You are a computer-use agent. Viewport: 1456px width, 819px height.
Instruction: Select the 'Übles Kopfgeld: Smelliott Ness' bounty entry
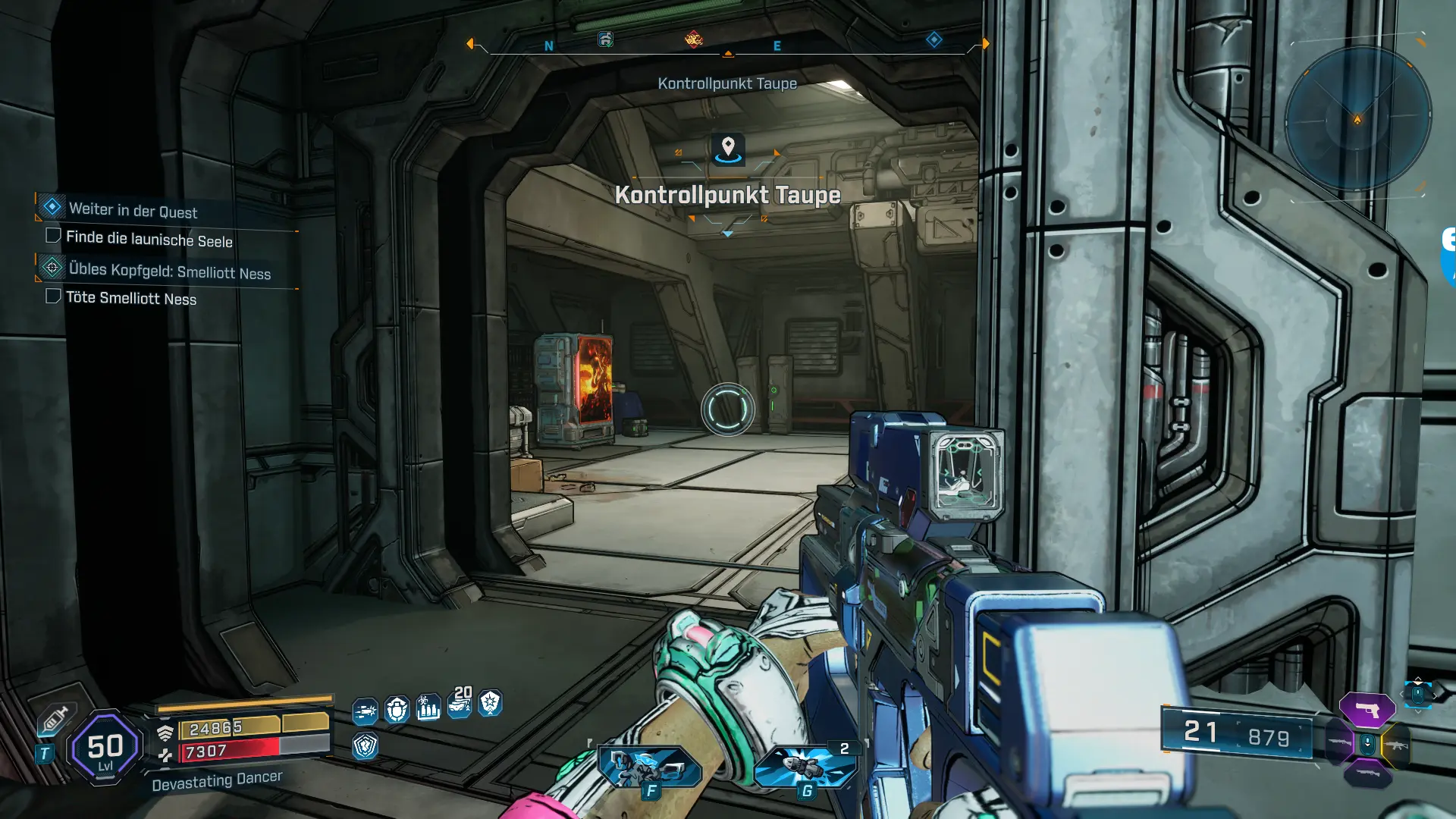pos(169,271)
